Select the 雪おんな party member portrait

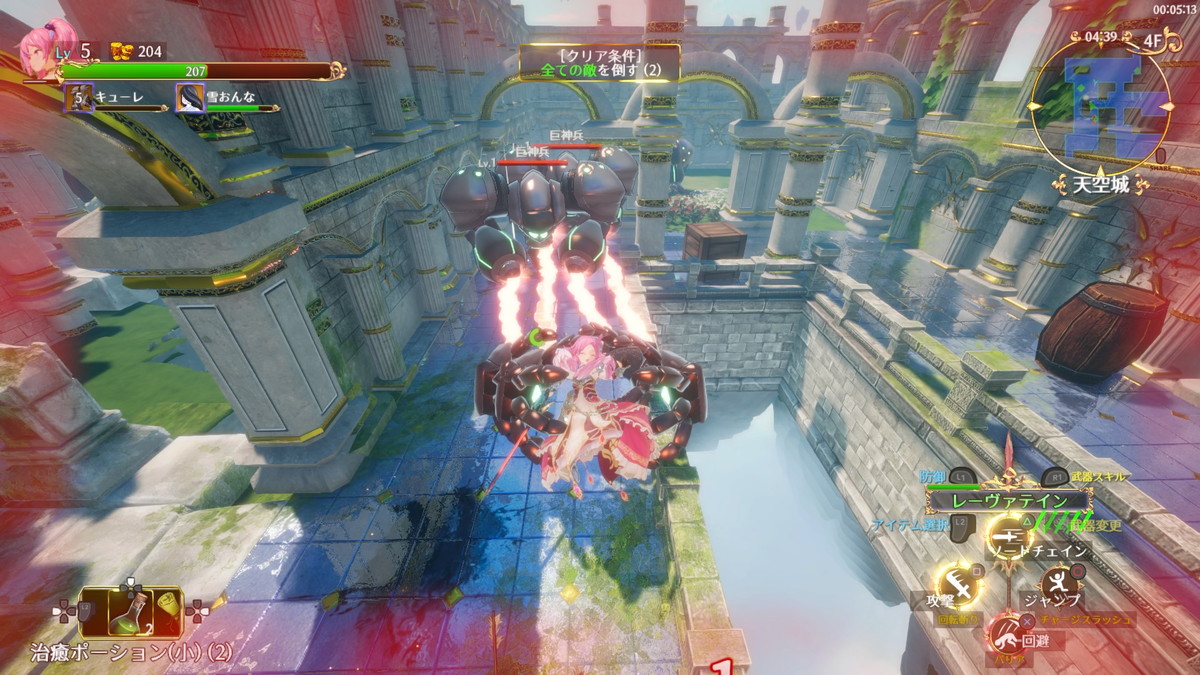(191, 98)
